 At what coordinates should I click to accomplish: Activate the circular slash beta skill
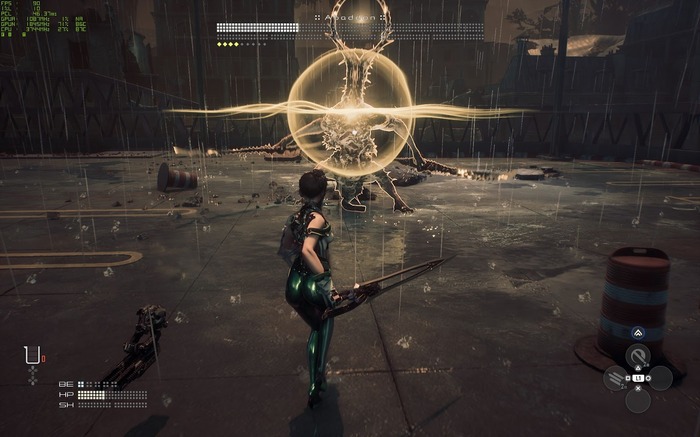[x=638, y=355]
